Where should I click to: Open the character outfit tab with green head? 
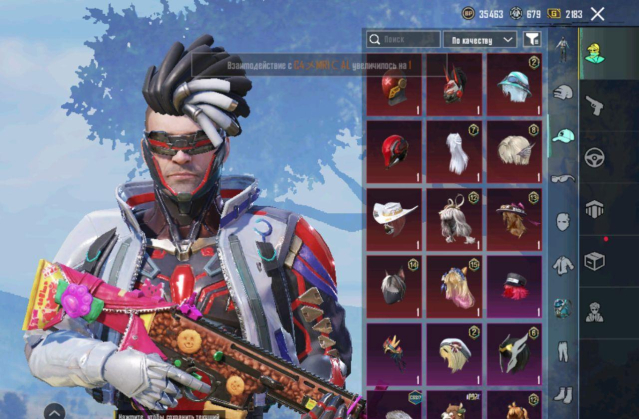tap(594, 52)
